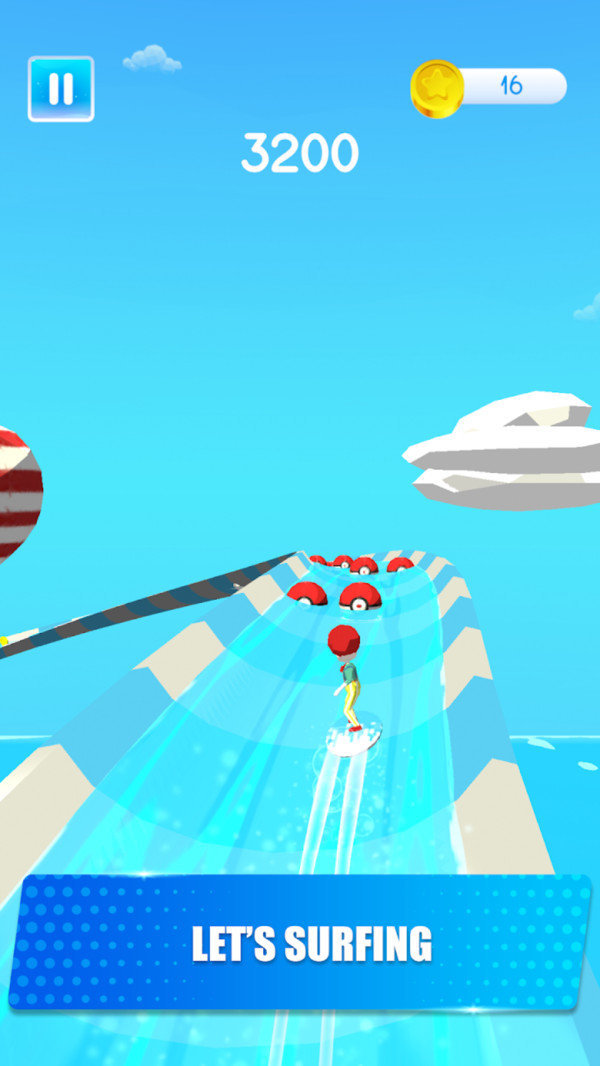Tap the gold star coin icon
Screen dimensions: 600x1066
click(x=437, y=88)
